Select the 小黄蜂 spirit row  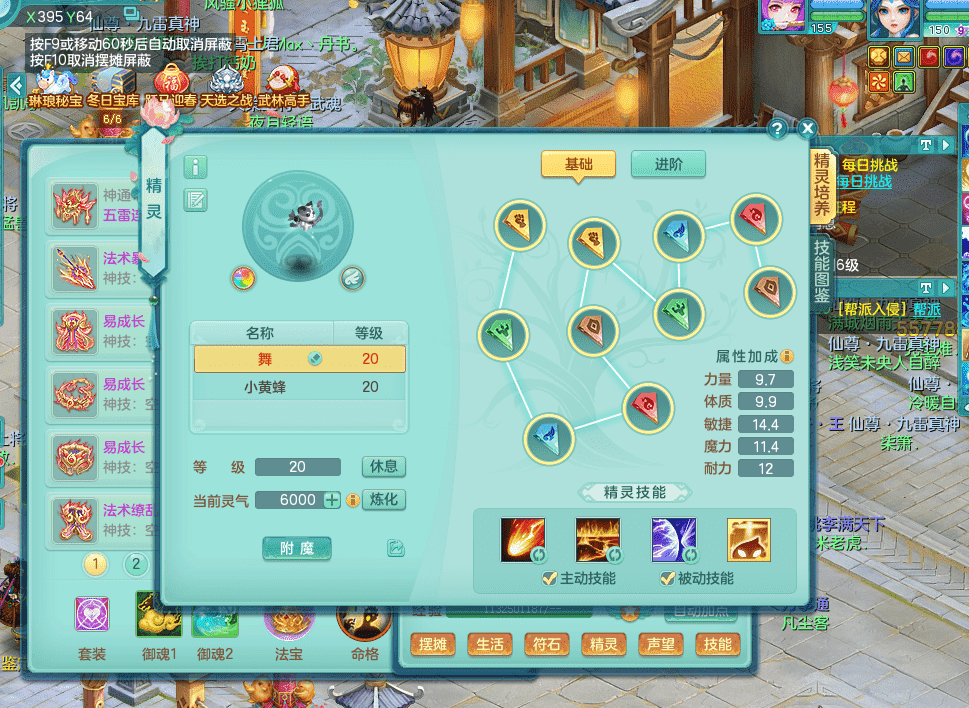coord(299,386)
